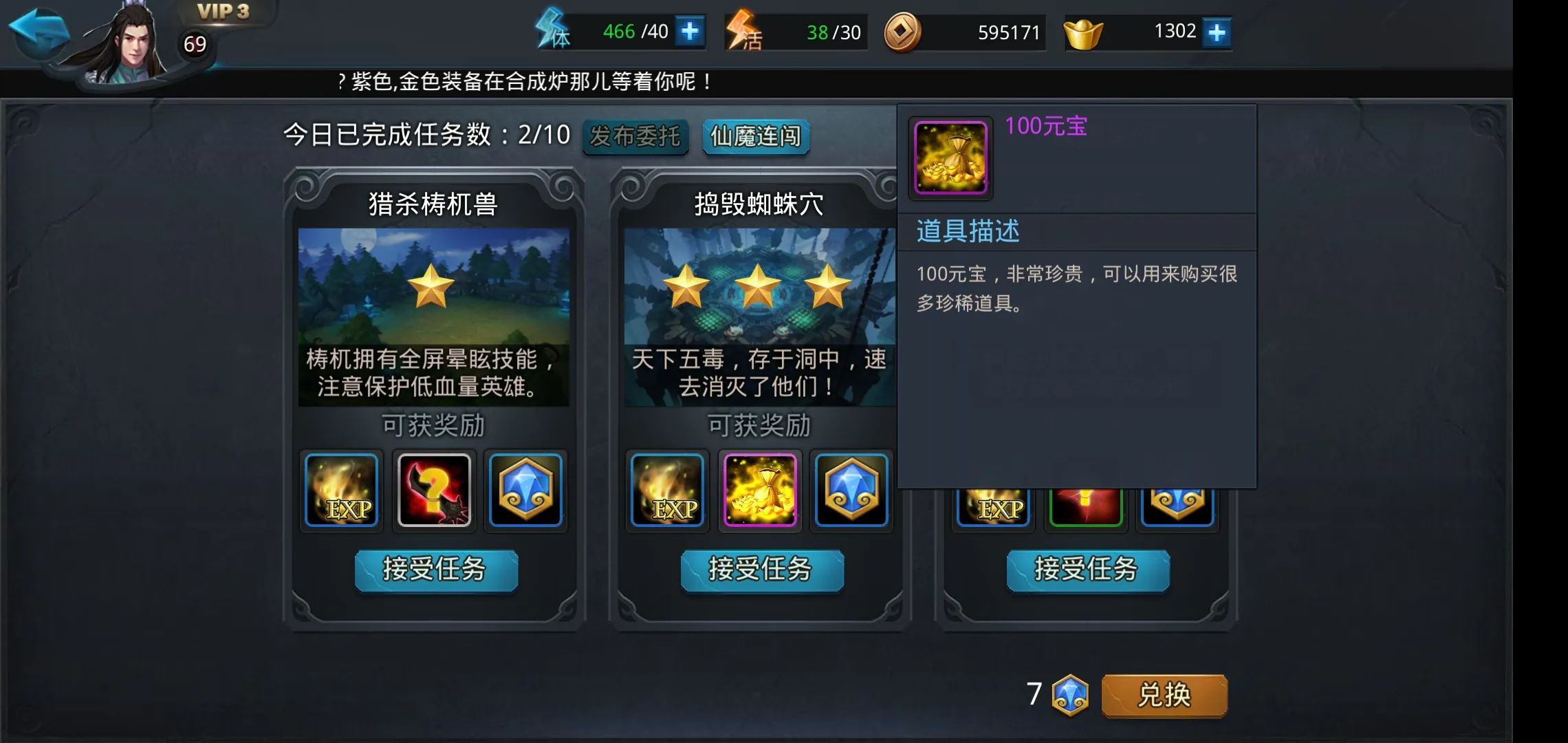Click the diamond icon next to the number 7
The width and height of the screenshot is (1568, 743).
[x=1069, y=696]
